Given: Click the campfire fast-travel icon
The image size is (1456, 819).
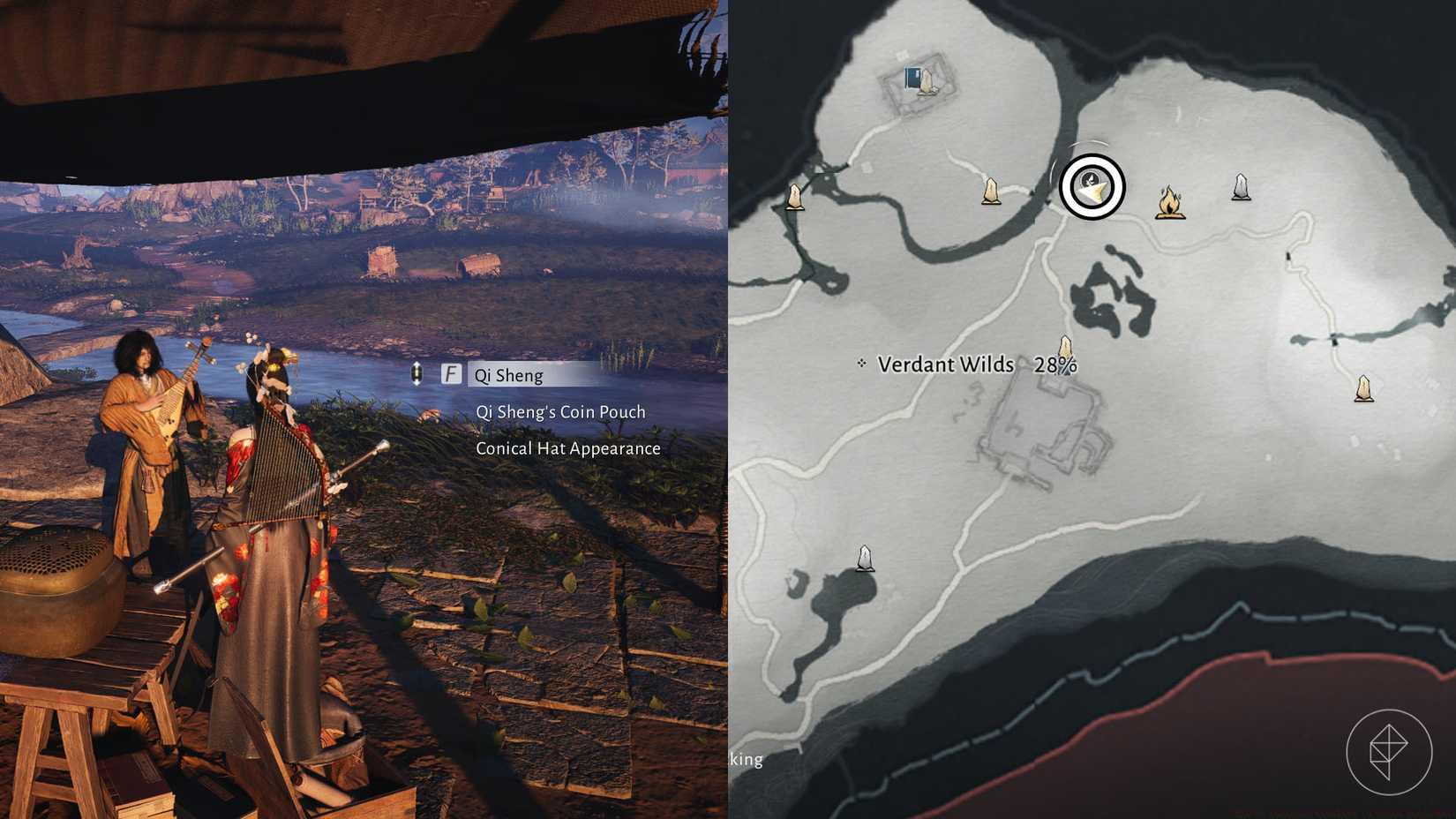Looking at the screenshot, I should pyautogui.click(x=1171, y=203).
